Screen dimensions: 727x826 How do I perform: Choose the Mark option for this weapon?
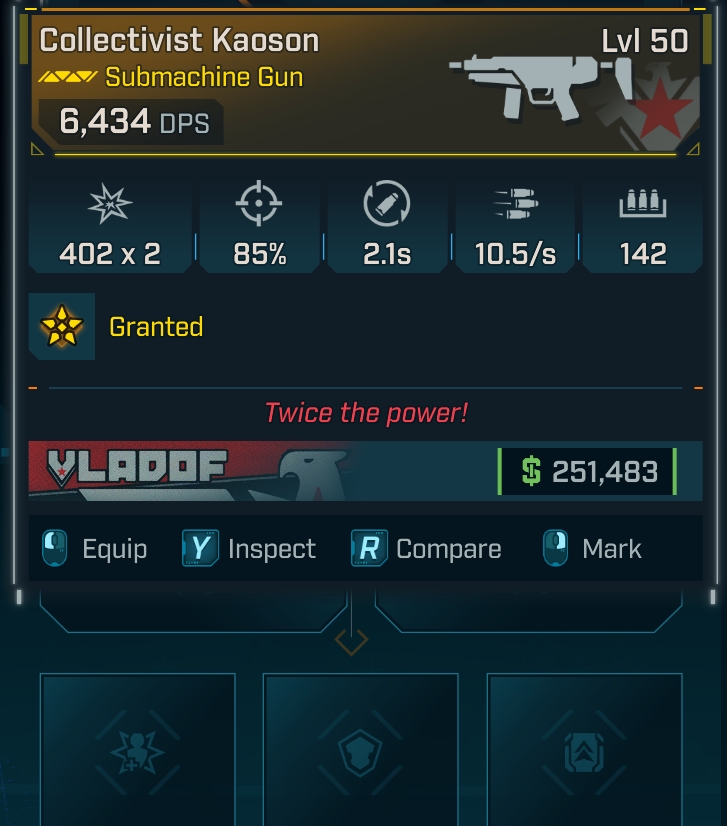(x=593, y=549)
